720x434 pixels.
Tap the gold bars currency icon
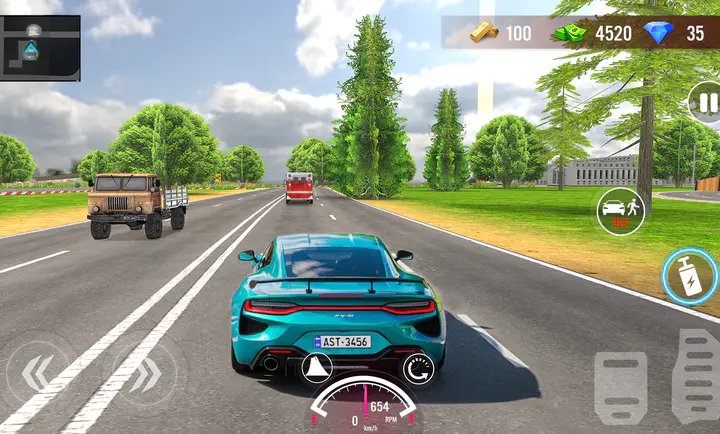coord(484,32)
